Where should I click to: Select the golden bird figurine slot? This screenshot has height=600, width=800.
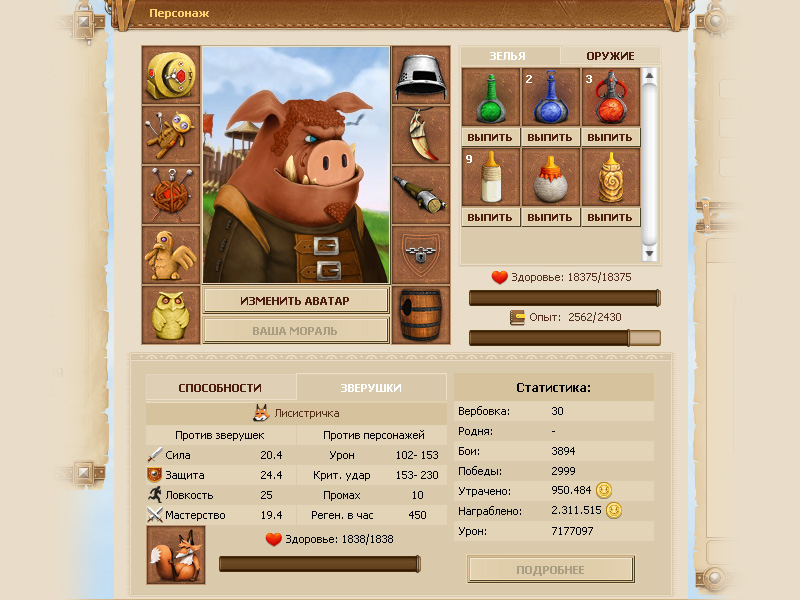(x=171, y=254)
